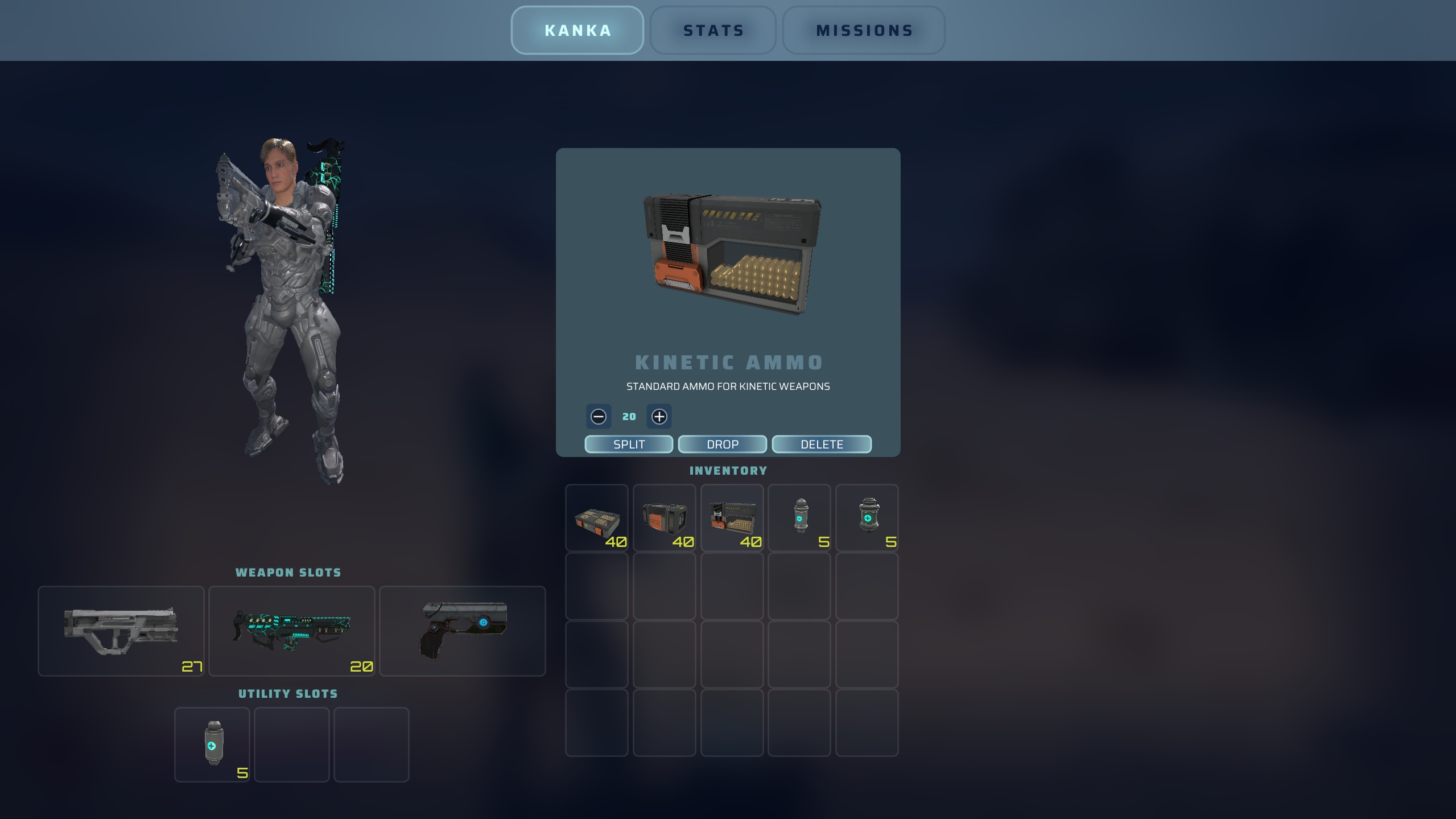
Task: Select the flat ammo crate in inventory
Action: (x=596, y=518)
